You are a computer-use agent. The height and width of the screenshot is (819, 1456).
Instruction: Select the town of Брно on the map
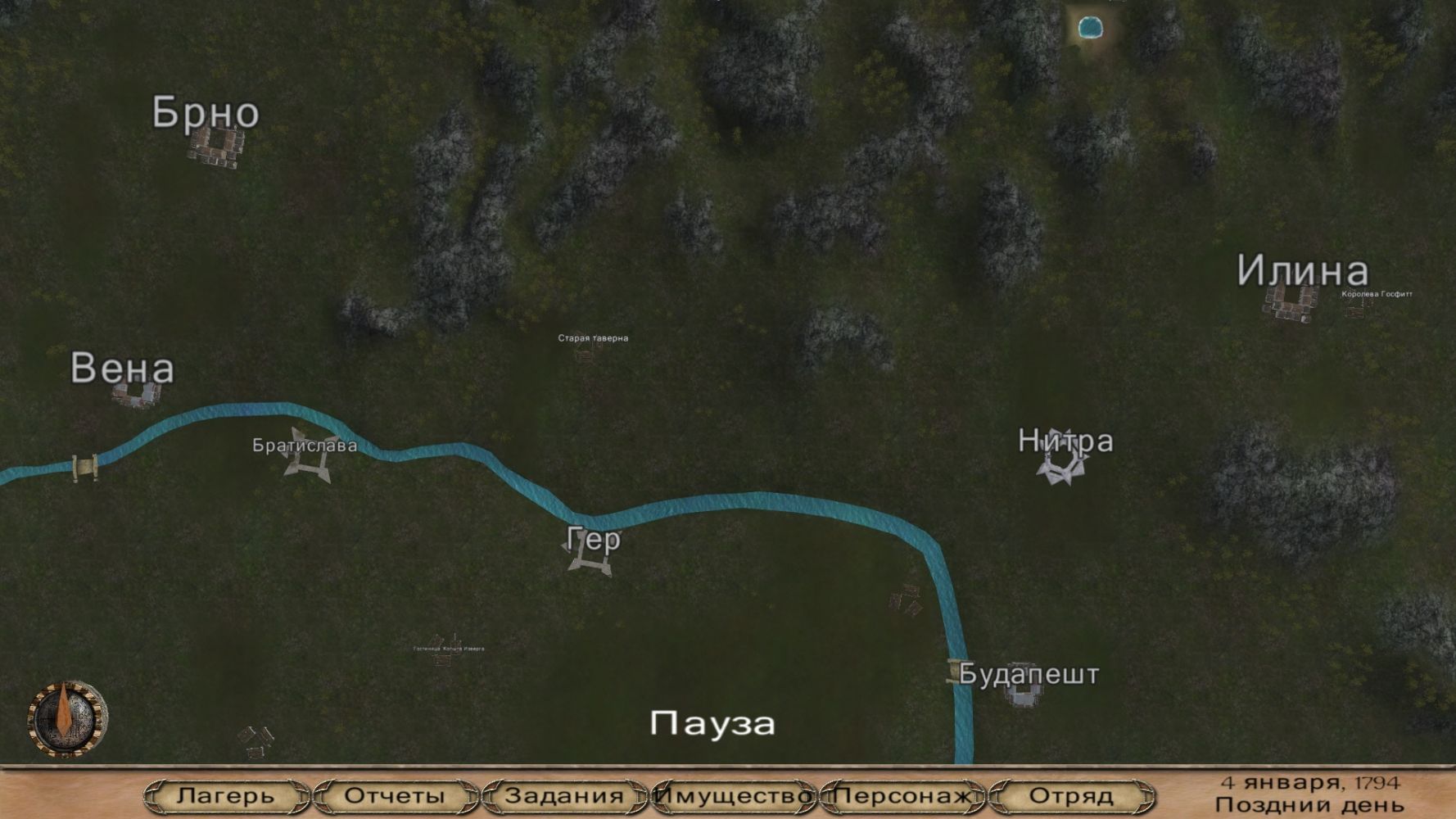[x=215, y=148]
